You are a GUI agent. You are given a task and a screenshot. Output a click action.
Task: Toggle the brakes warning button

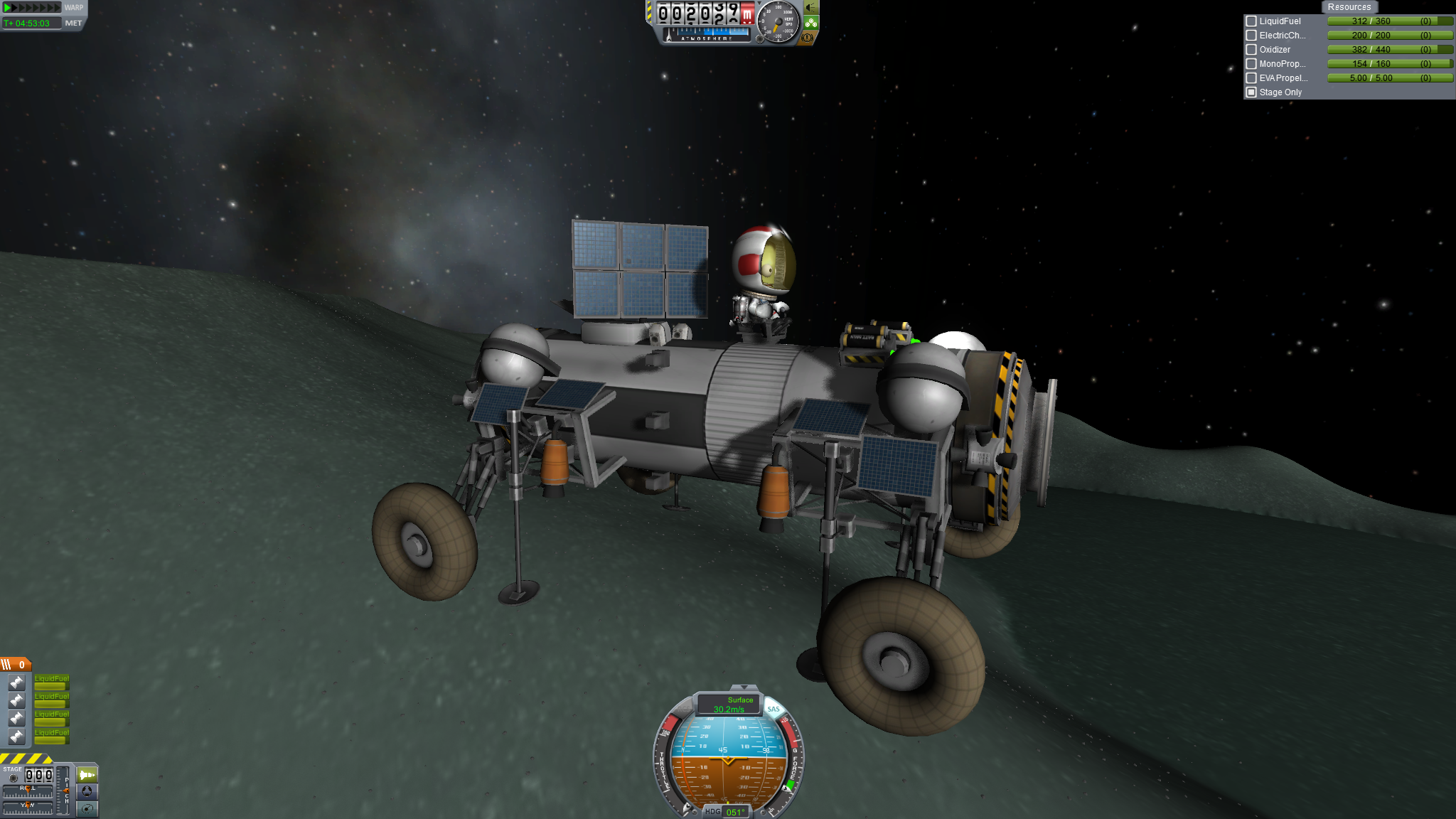[808, 38]
